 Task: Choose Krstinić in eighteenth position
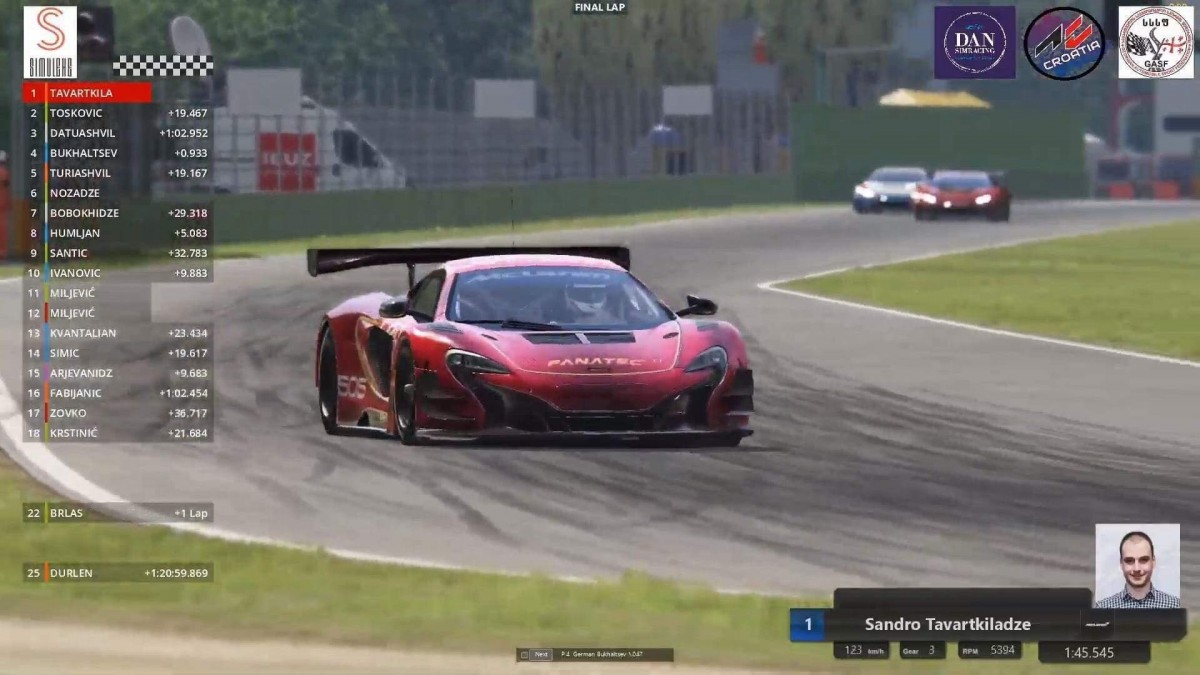coord(118,433)
